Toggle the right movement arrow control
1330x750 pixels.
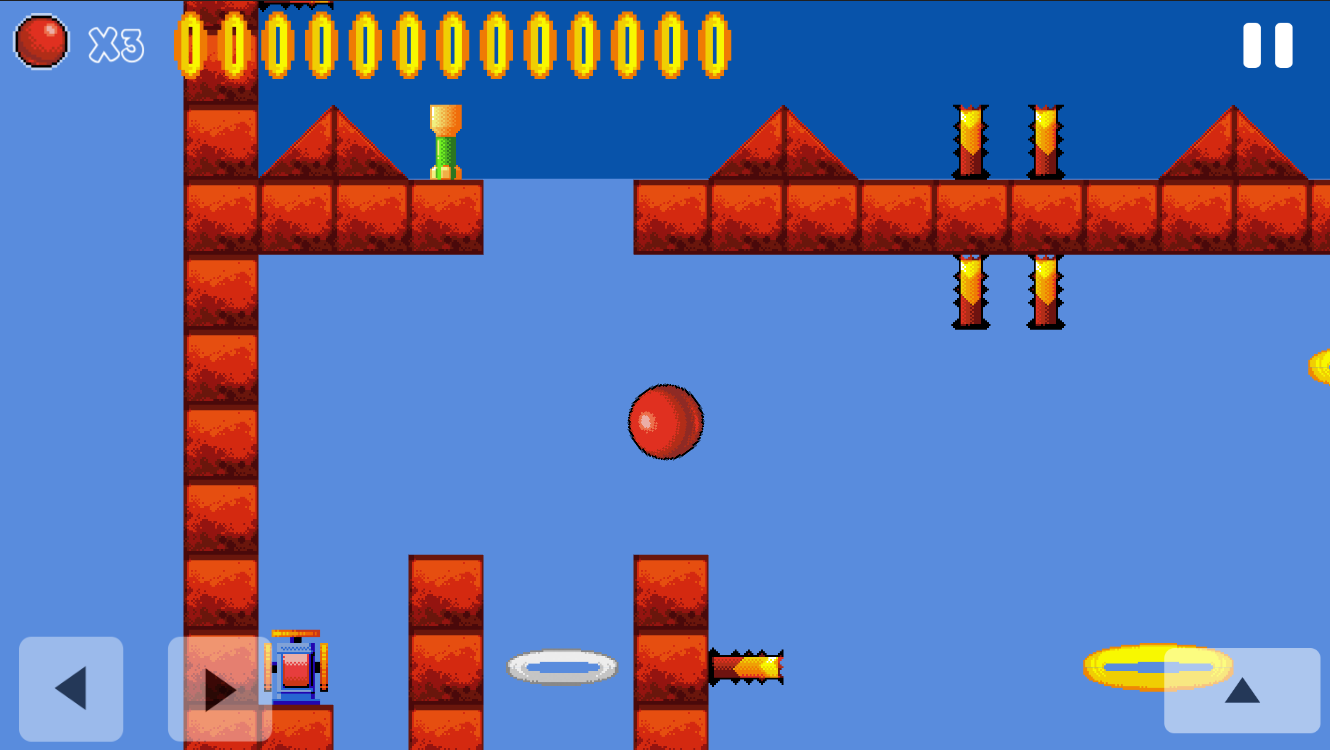220,688
